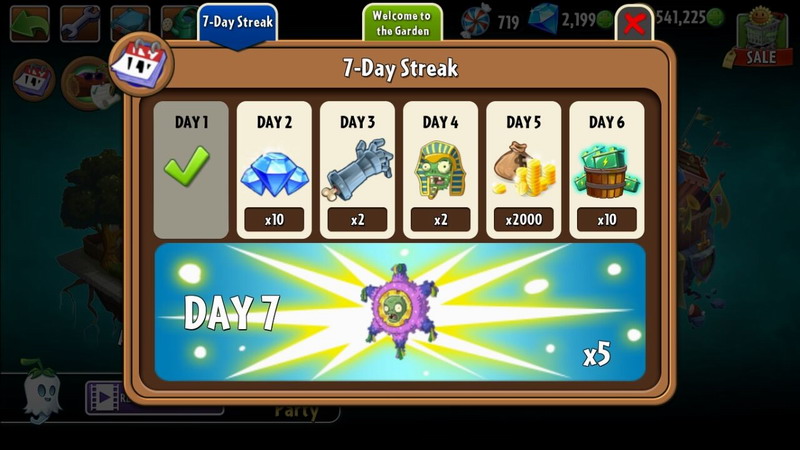Screen dimensions: 800x450
Task: Tap the Day 7 piñata reward banner
Action: 400,311
